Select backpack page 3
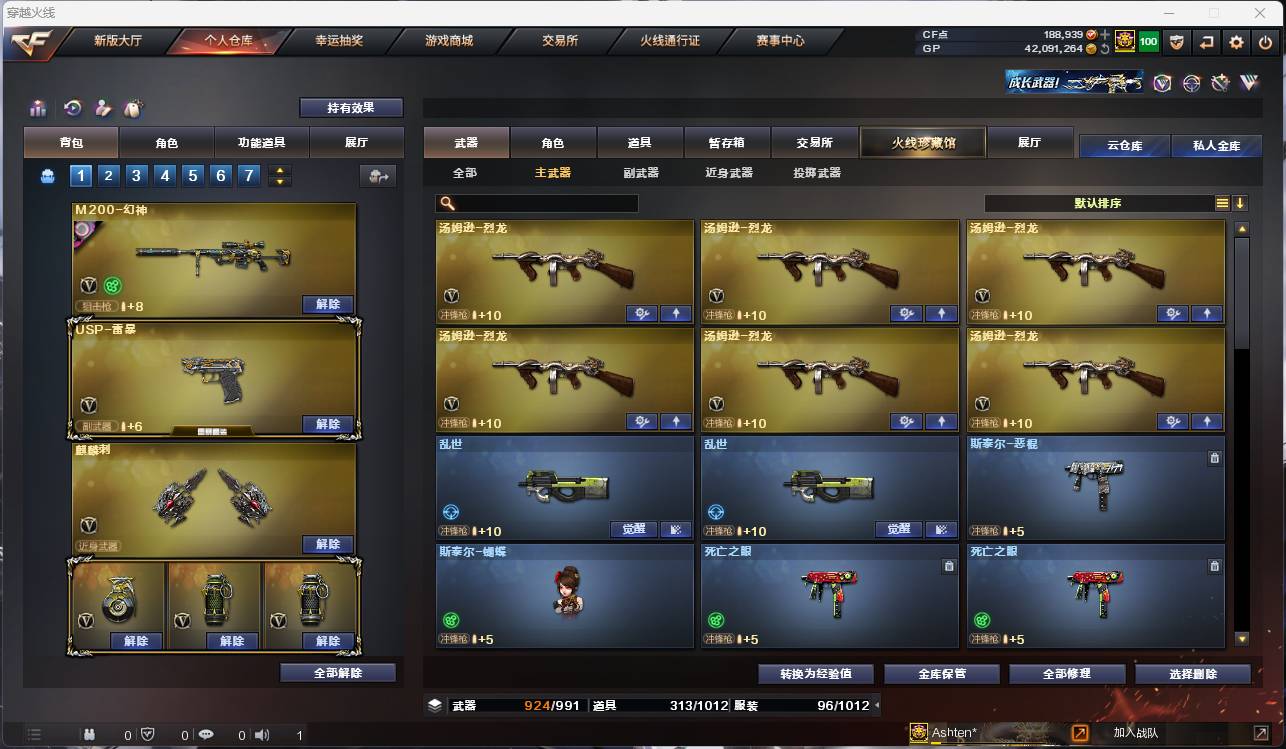 (x=135, y=175)
